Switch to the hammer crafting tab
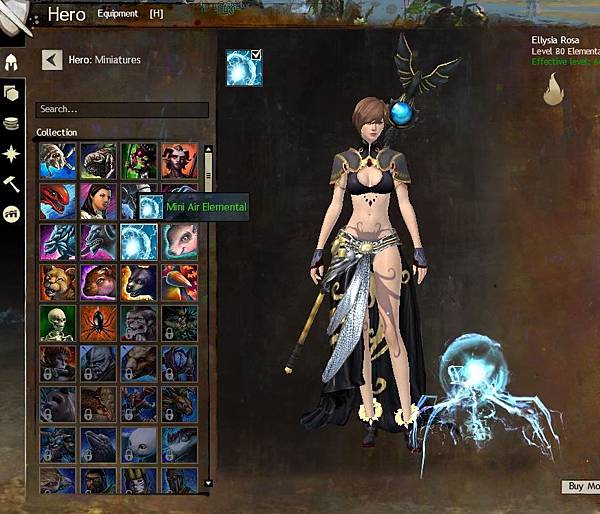 click(x=13, y=183)
